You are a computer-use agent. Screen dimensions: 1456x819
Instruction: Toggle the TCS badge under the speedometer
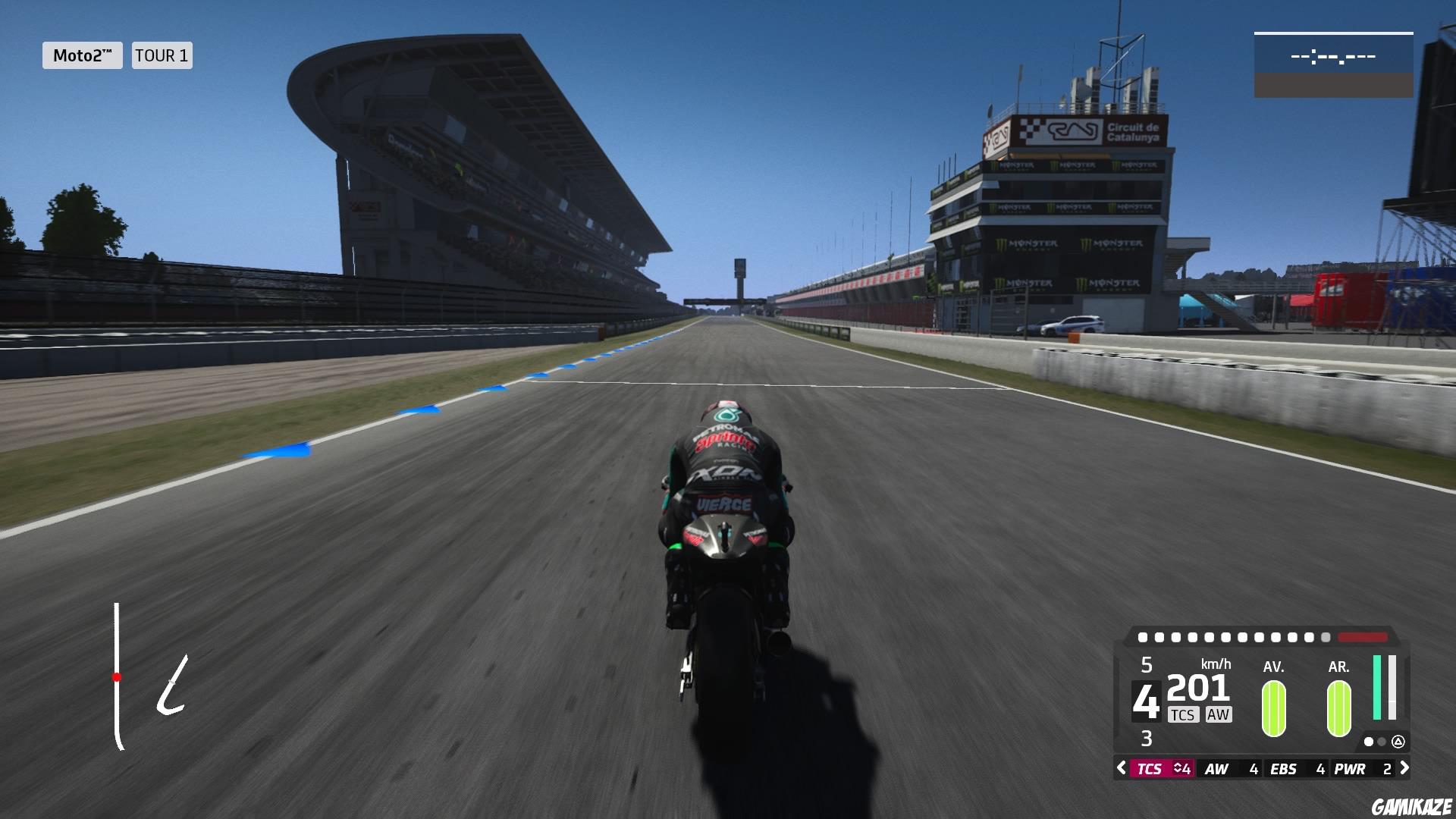(1184, 715)
